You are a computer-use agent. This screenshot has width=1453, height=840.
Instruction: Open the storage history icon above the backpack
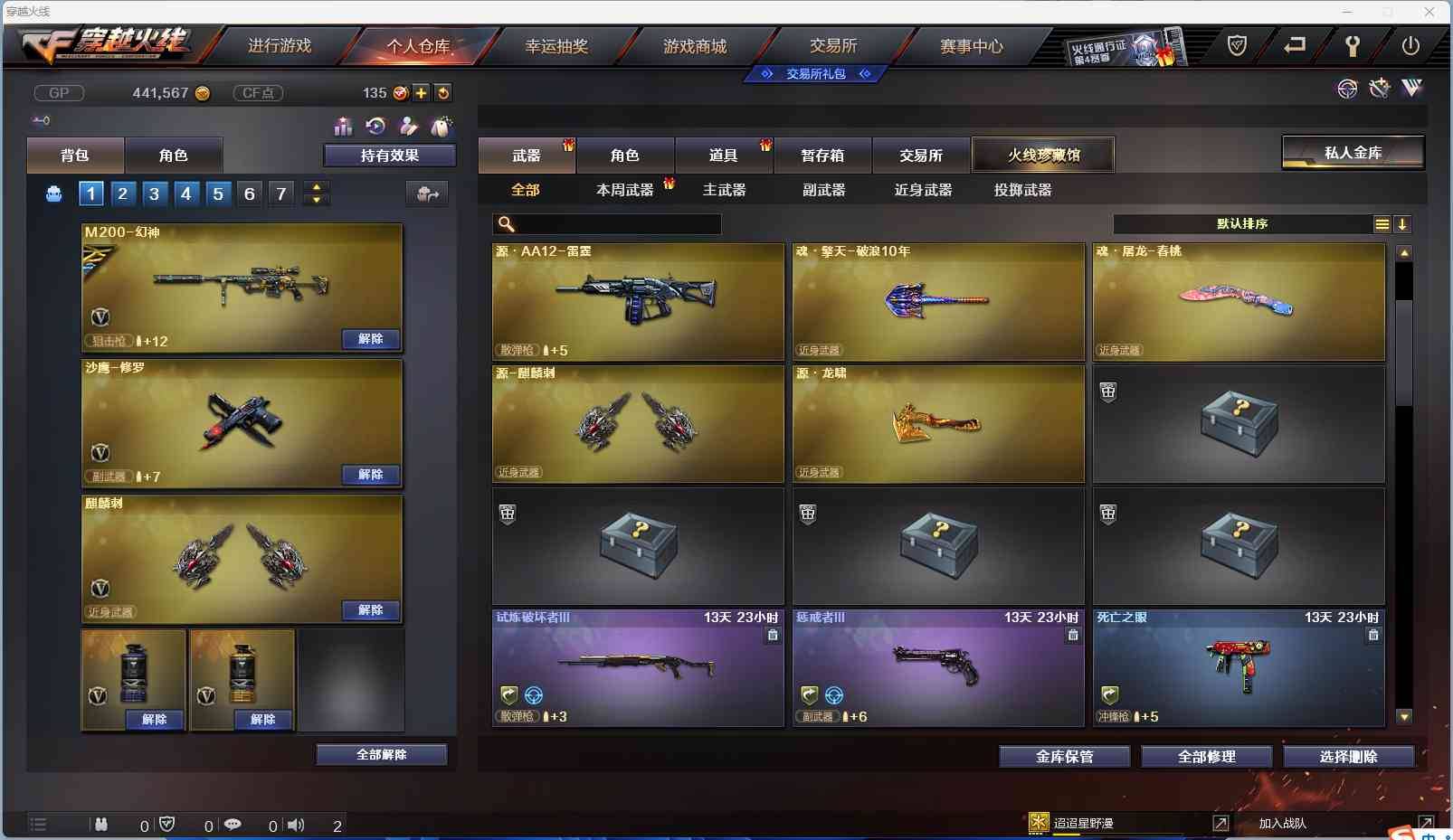[376, 127]
